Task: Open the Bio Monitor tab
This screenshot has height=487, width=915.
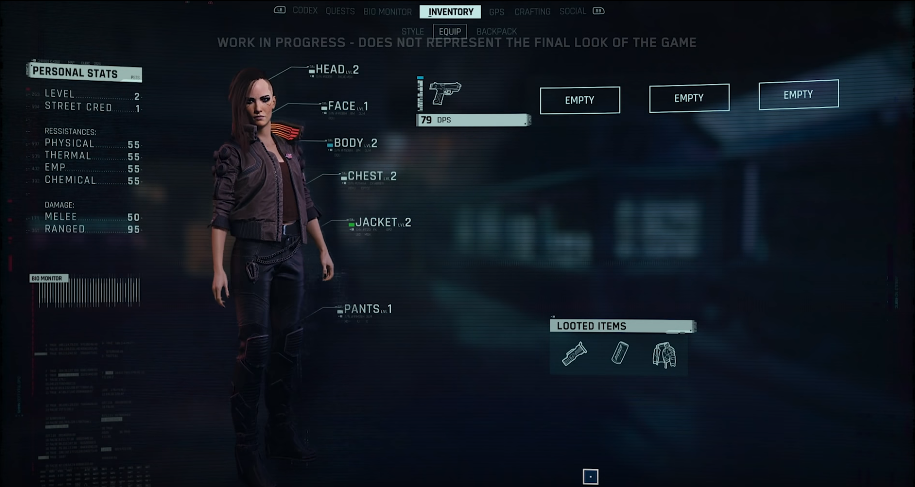Action: click(x=388, y=11)
